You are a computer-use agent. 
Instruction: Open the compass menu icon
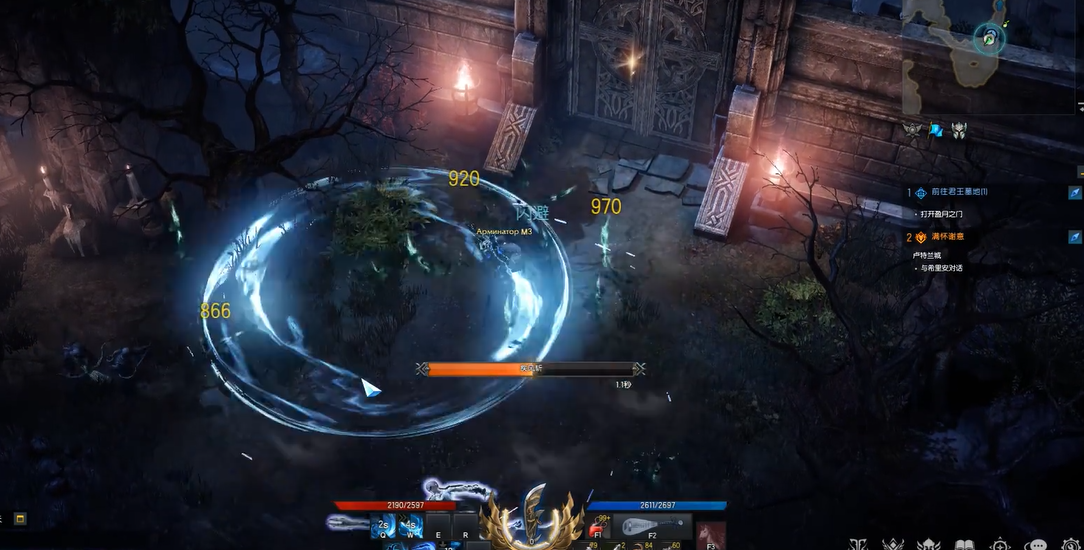click(x=1001, y=545)
